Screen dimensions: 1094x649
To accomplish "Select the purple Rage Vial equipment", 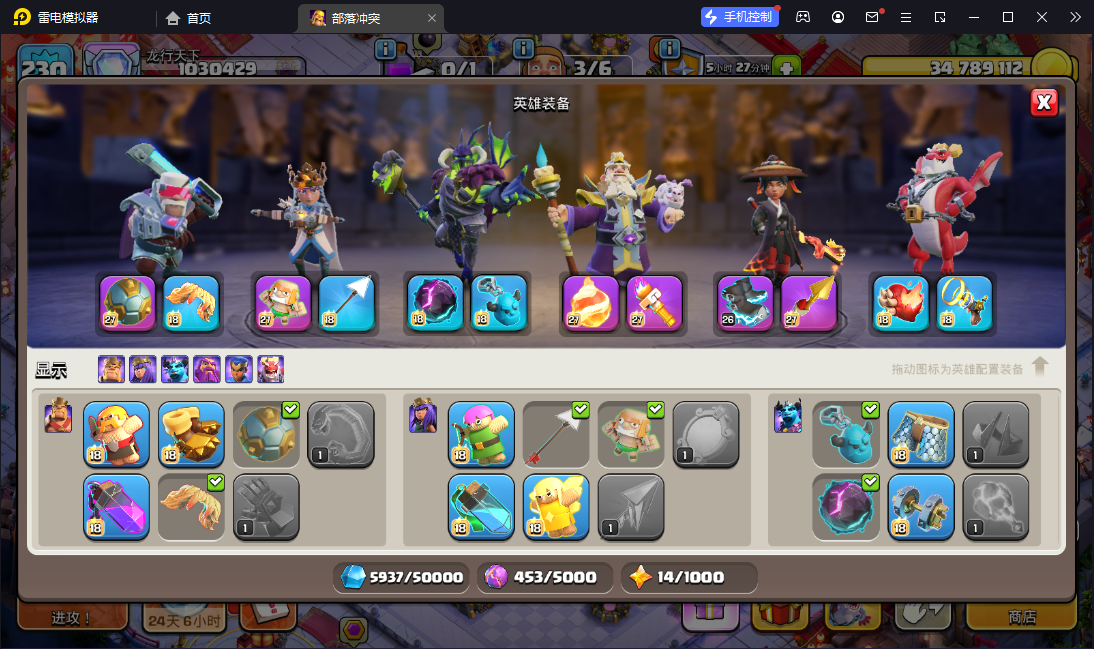I will 117,506.
